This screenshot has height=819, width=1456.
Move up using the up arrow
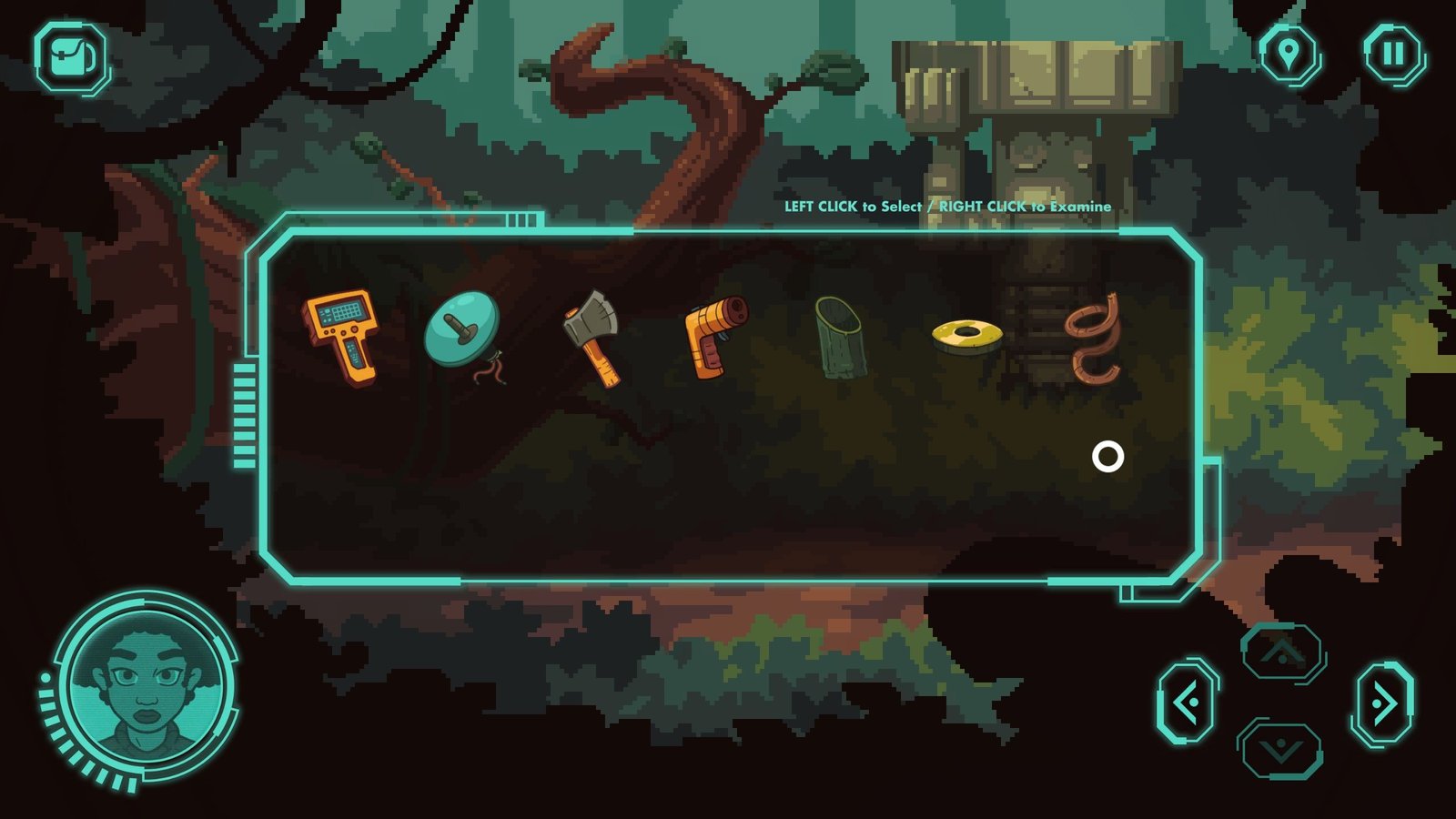(x=1282, y=652)
